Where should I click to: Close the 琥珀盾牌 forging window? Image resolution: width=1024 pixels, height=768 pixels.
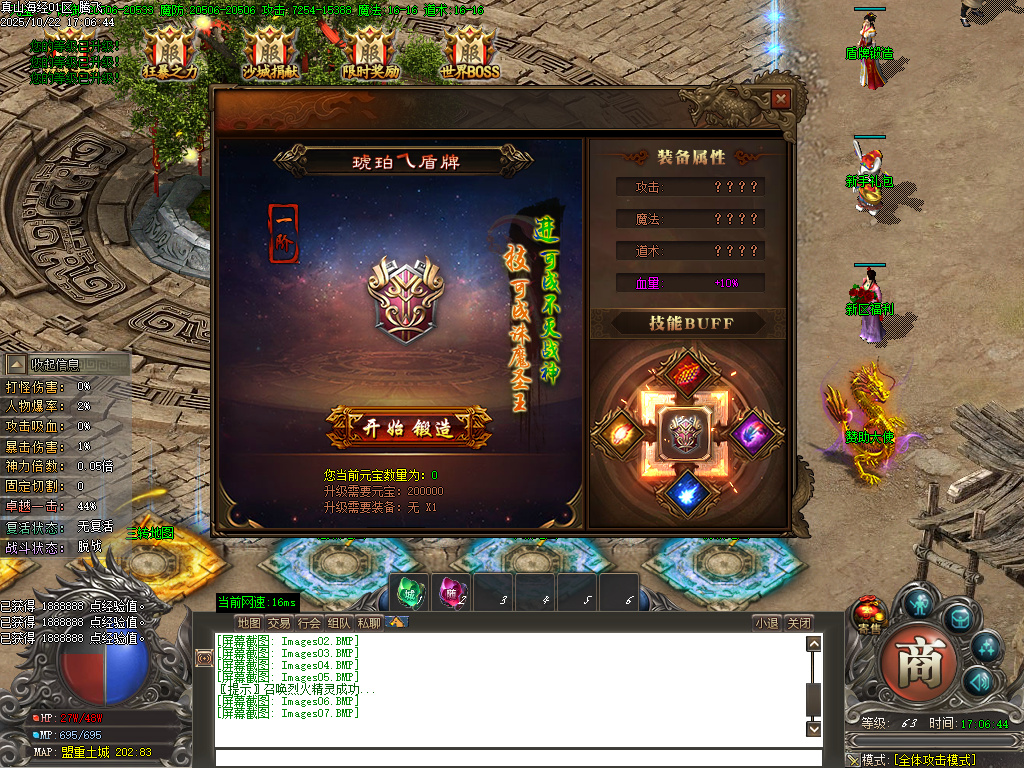[x=780, y=99]
